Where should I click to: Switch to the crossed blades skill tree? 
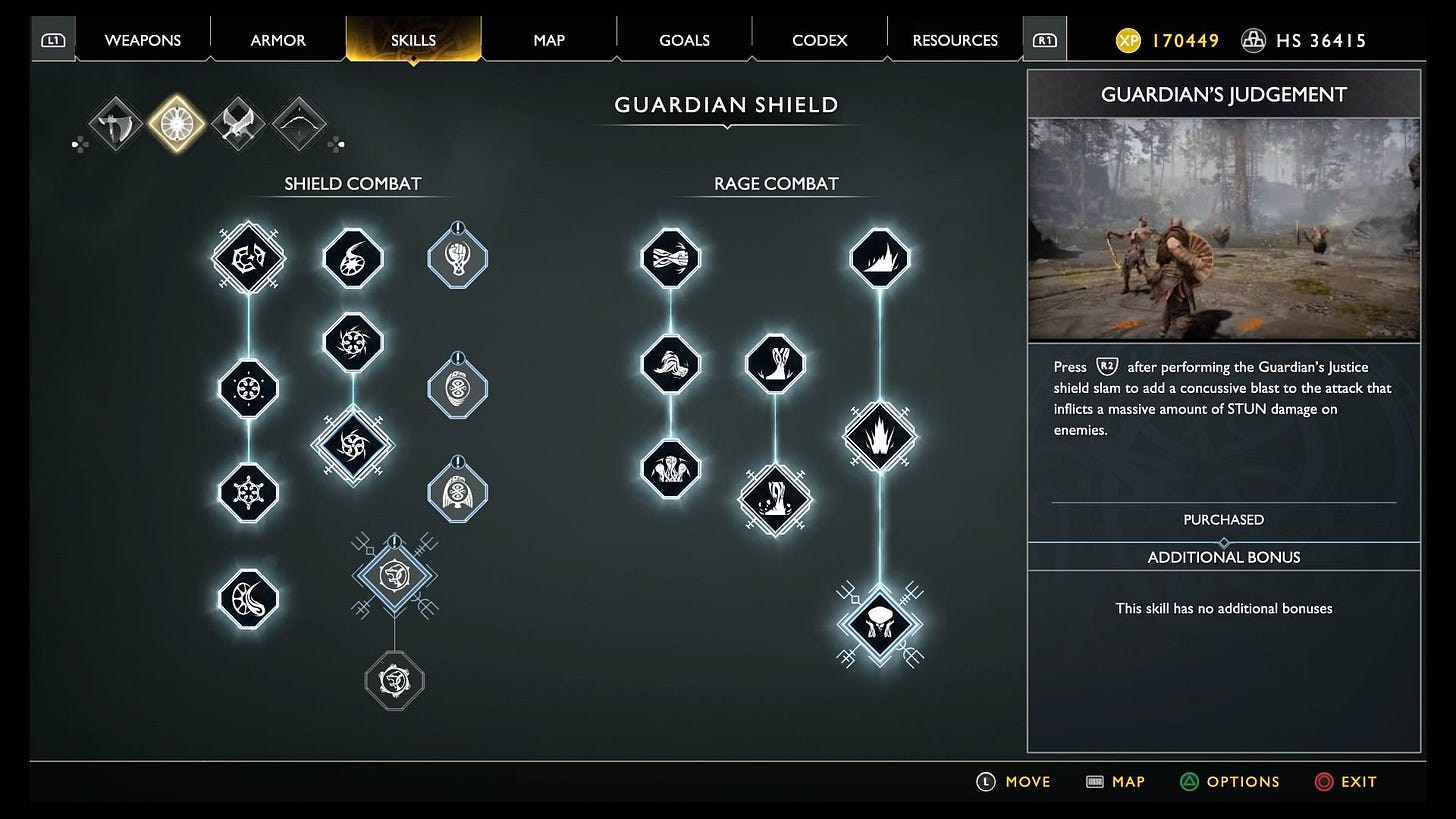click(x=238, y=124)
